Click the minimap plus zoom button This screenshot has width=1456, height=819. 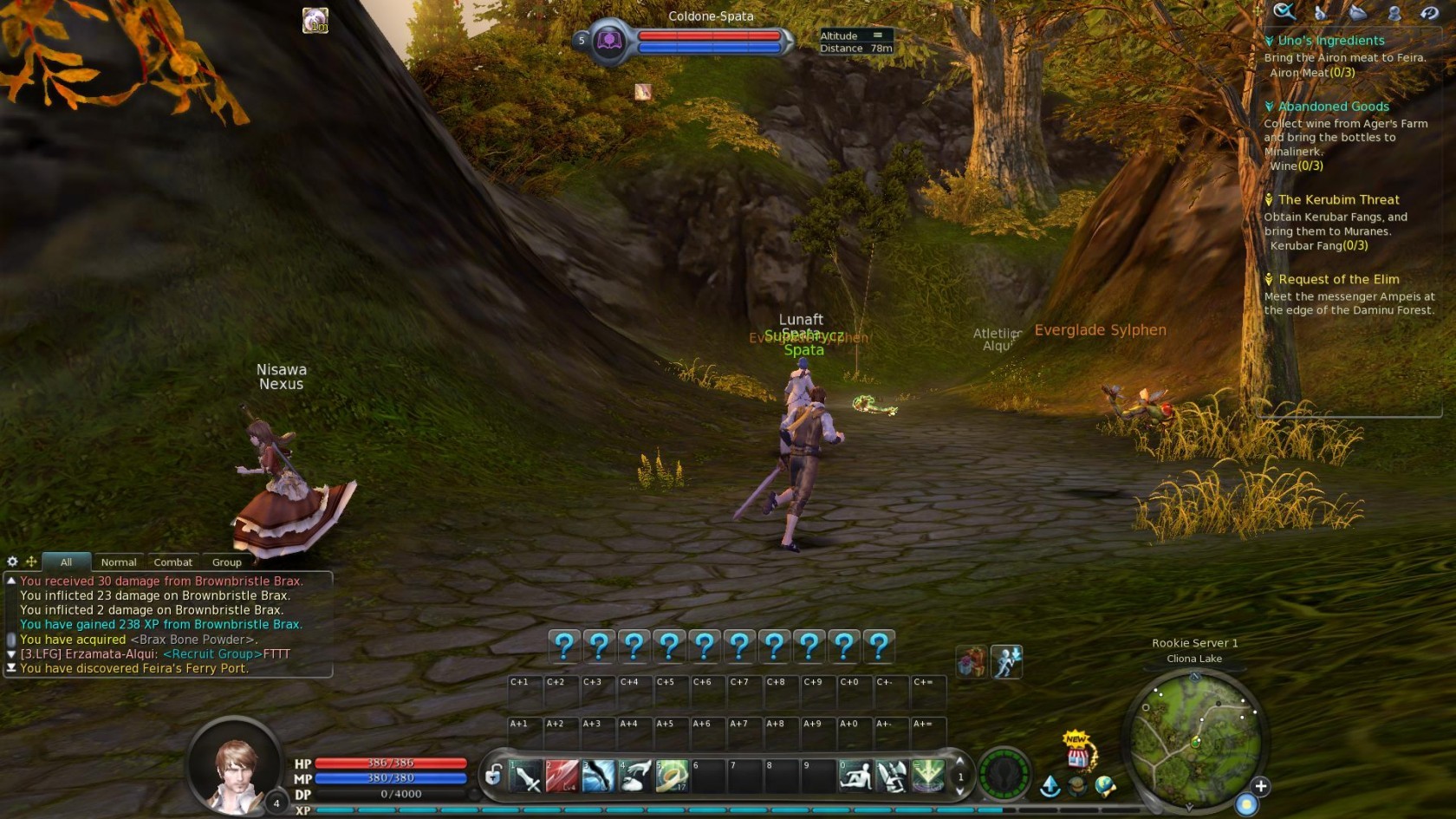[x=1261, y=786]
